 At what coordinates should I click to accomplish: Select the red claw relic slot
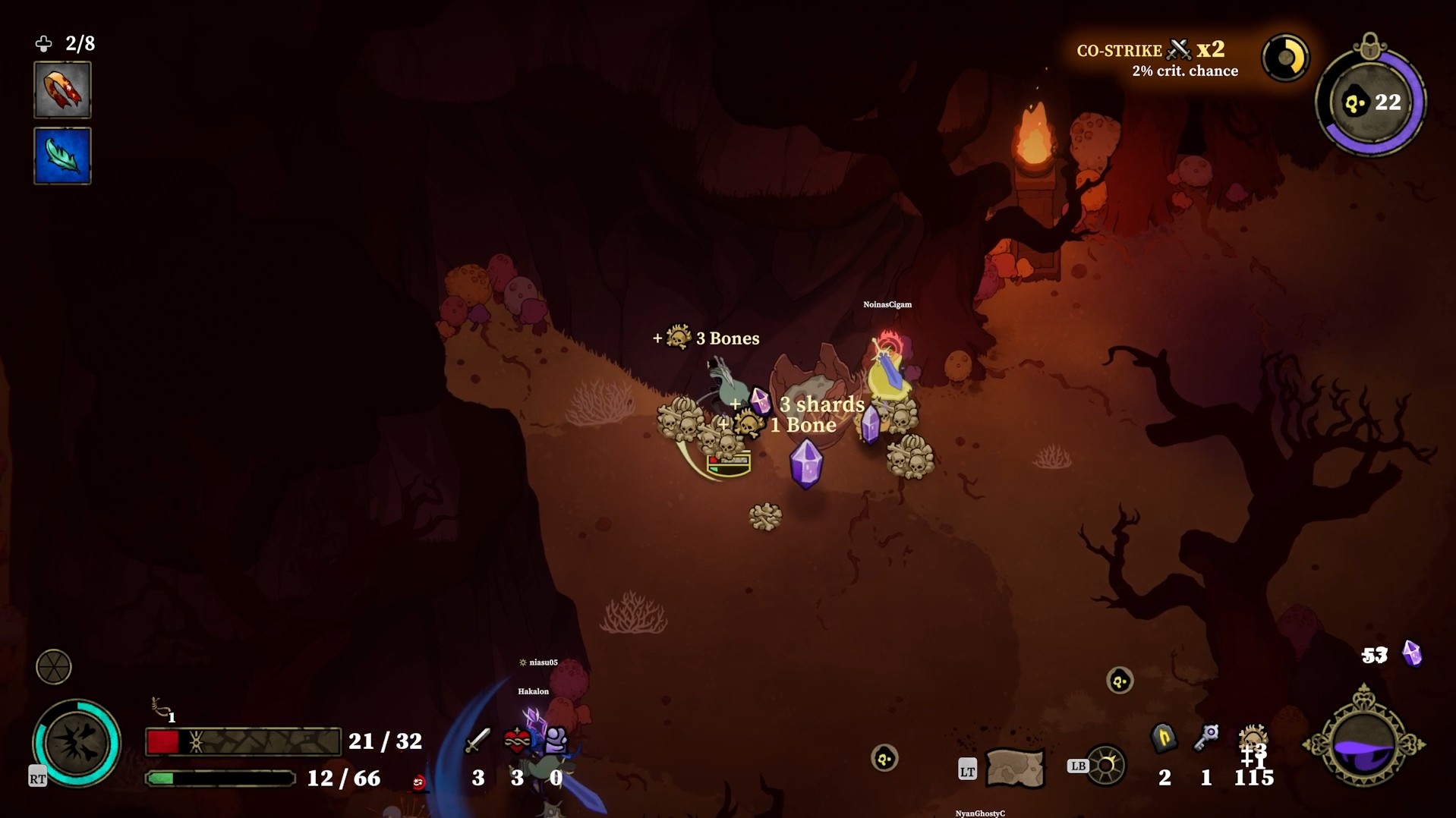pos(62,90)
